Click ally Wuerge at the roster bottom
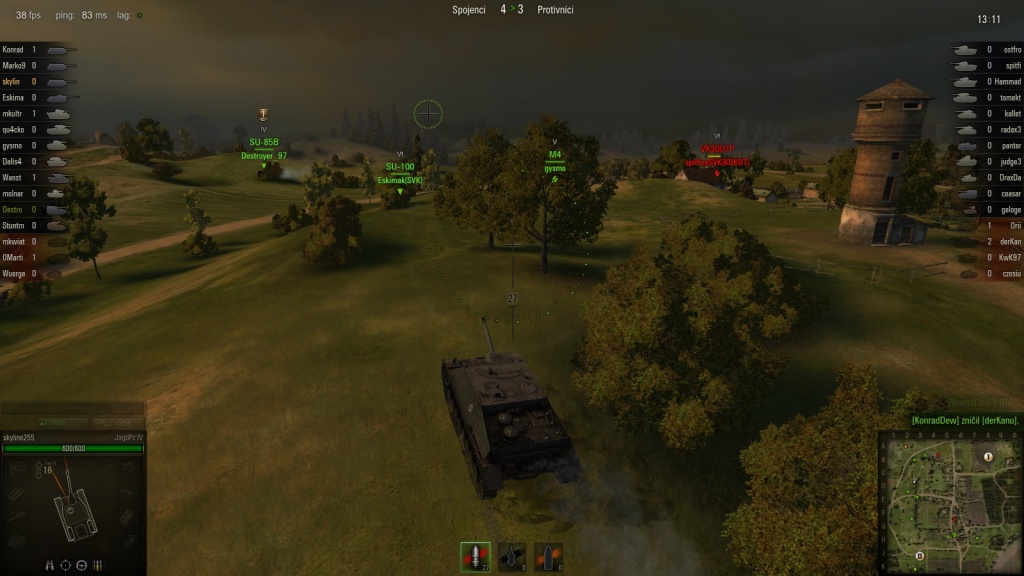The image size is (1024, 576). [x=15, y=273]
